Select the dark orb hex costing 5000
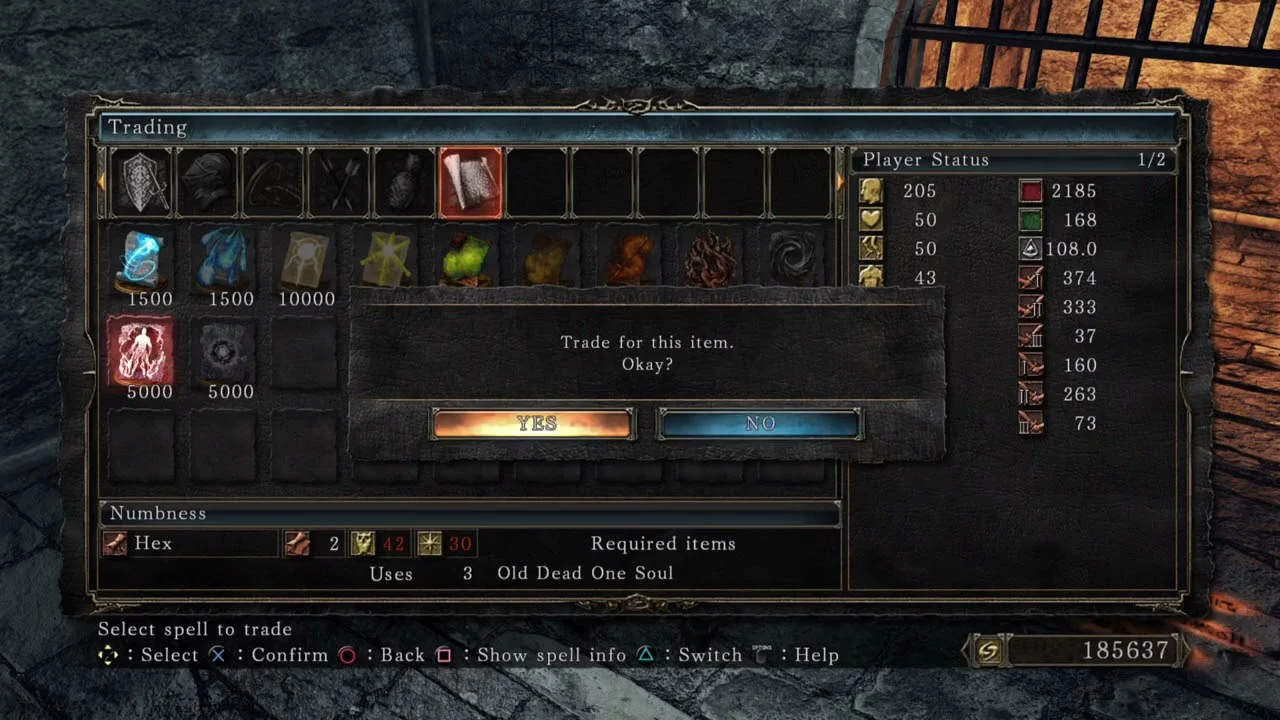 [x=222, y=350]
